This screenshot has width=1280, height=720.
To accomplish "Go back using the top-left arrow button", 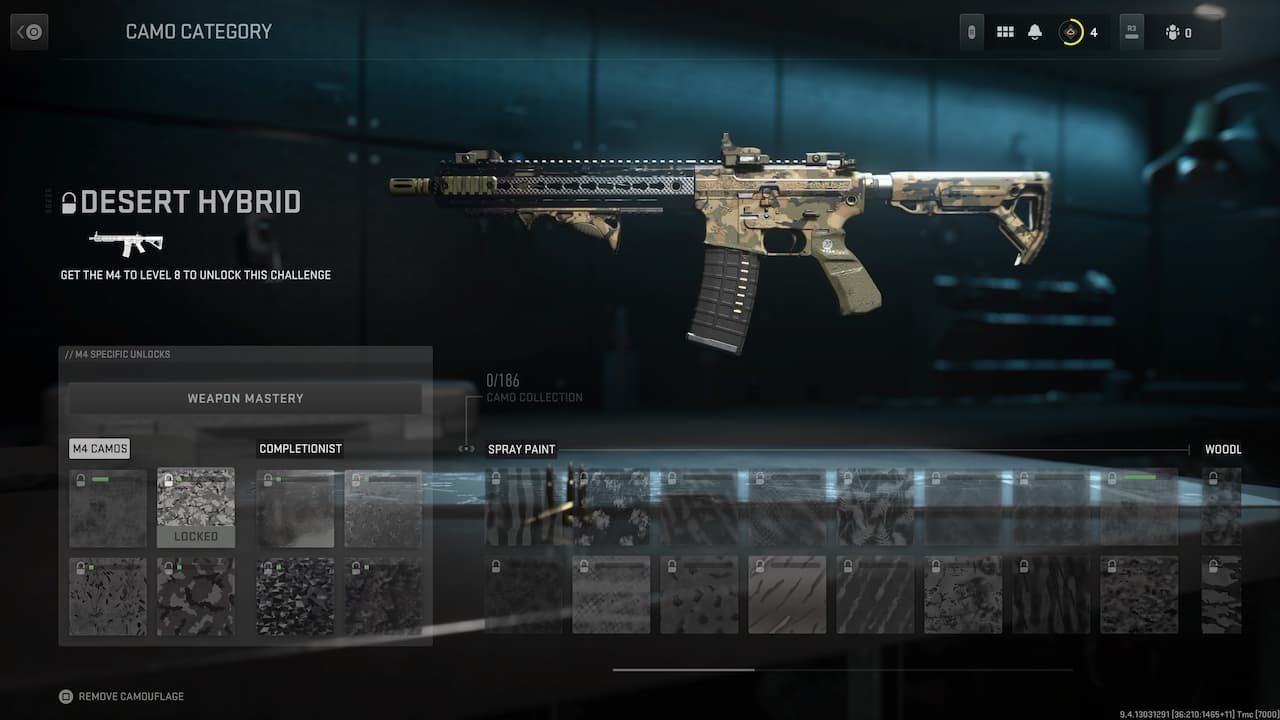I will point(29,32).
